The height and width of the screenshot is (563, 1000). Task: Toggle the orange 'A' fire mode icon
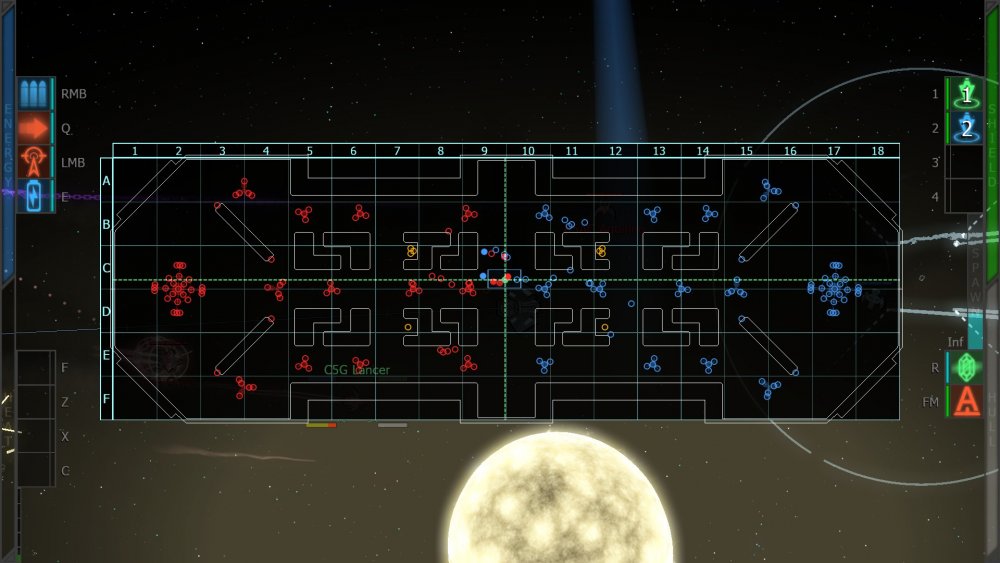click(x=966, y=401)
